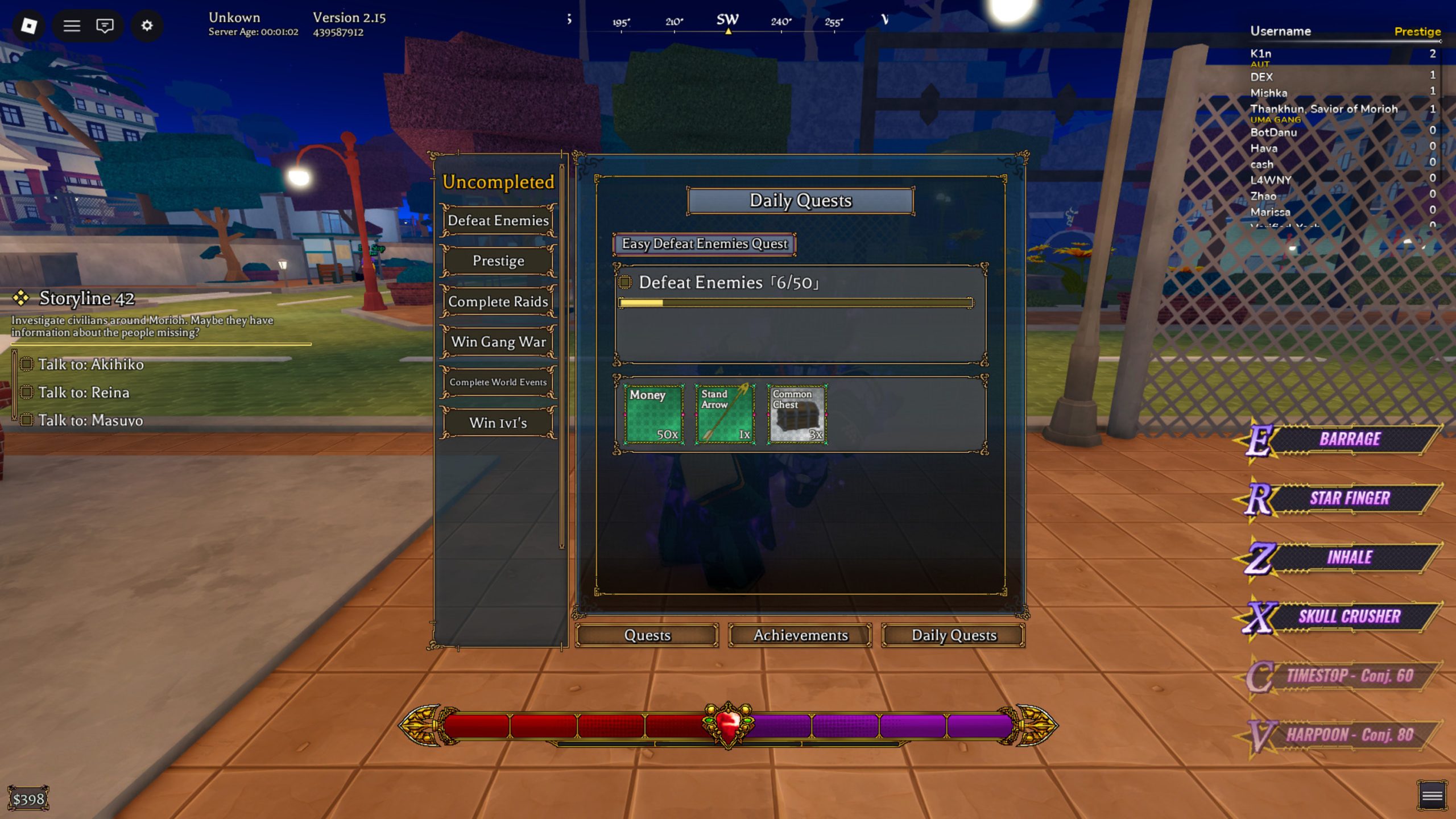Select the Money reward tile
The height and width of the screenshot is (819, 1456).
[653, 414]
